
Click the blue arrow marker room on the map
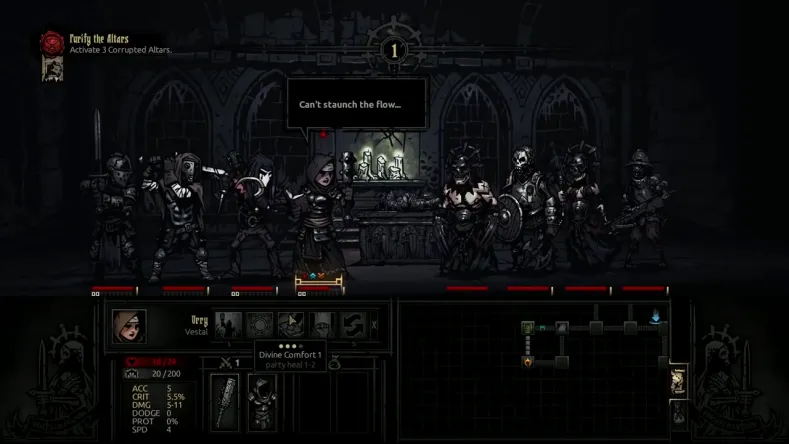656,318
